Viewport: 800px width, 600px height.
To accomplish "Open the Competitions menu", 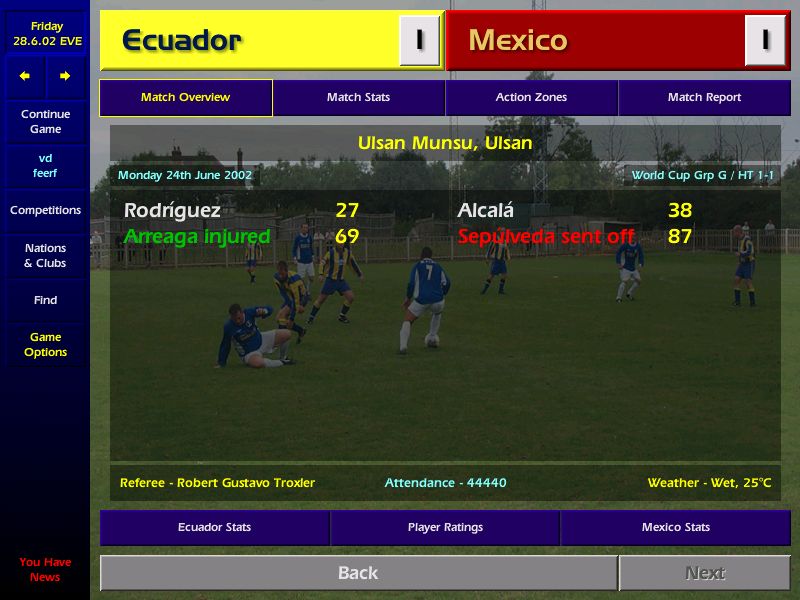I will point(45,210).
